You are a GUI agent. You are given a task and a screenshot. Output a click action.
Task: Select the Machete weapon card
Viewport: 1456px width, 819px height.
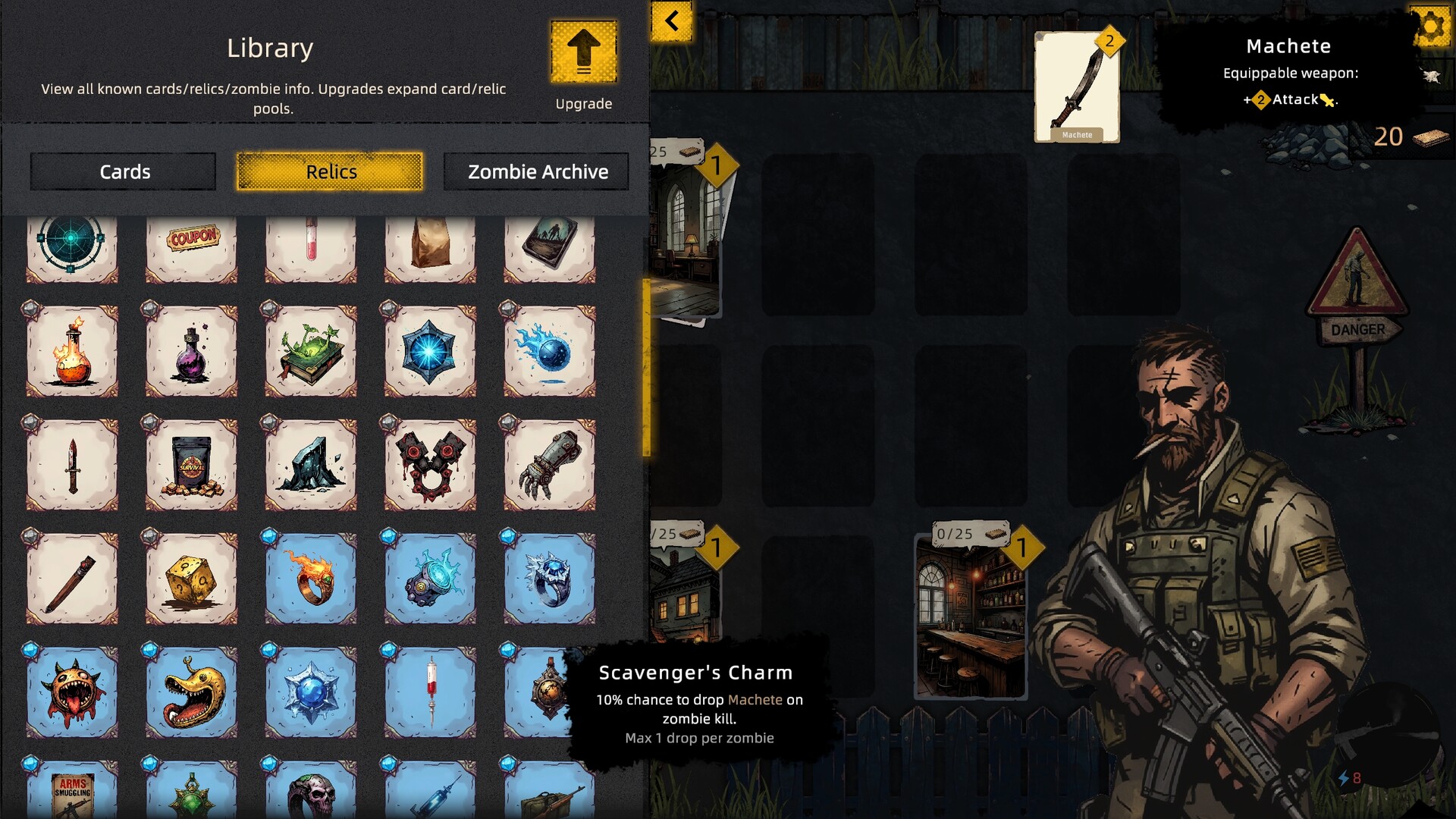(x=1077, y=87)
